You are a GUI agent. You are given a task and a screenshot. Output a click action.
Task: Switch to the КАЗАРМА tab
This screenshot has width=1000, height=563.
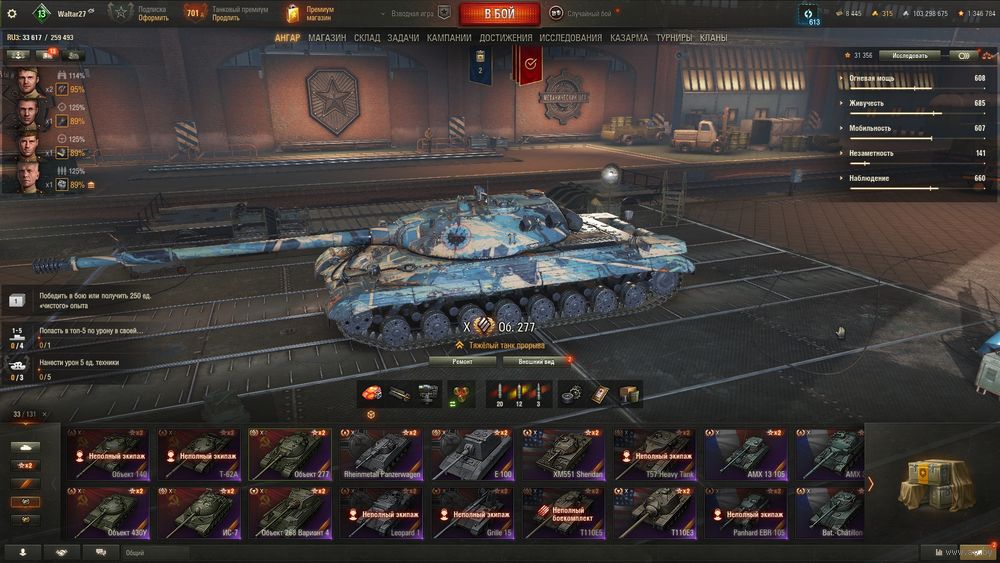coord(629,38)
